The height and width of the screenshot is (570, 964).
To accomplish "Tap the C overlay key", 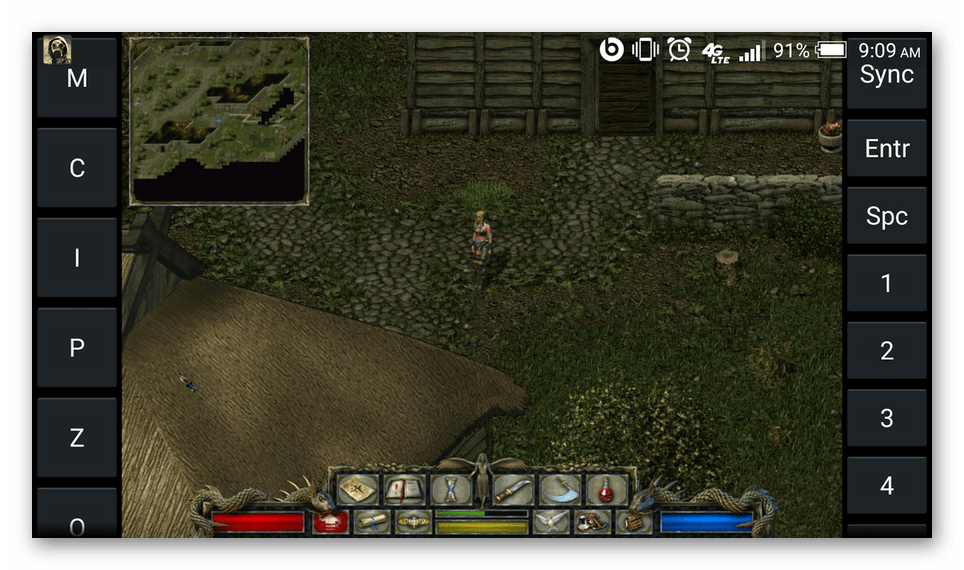I will [77, 168].
